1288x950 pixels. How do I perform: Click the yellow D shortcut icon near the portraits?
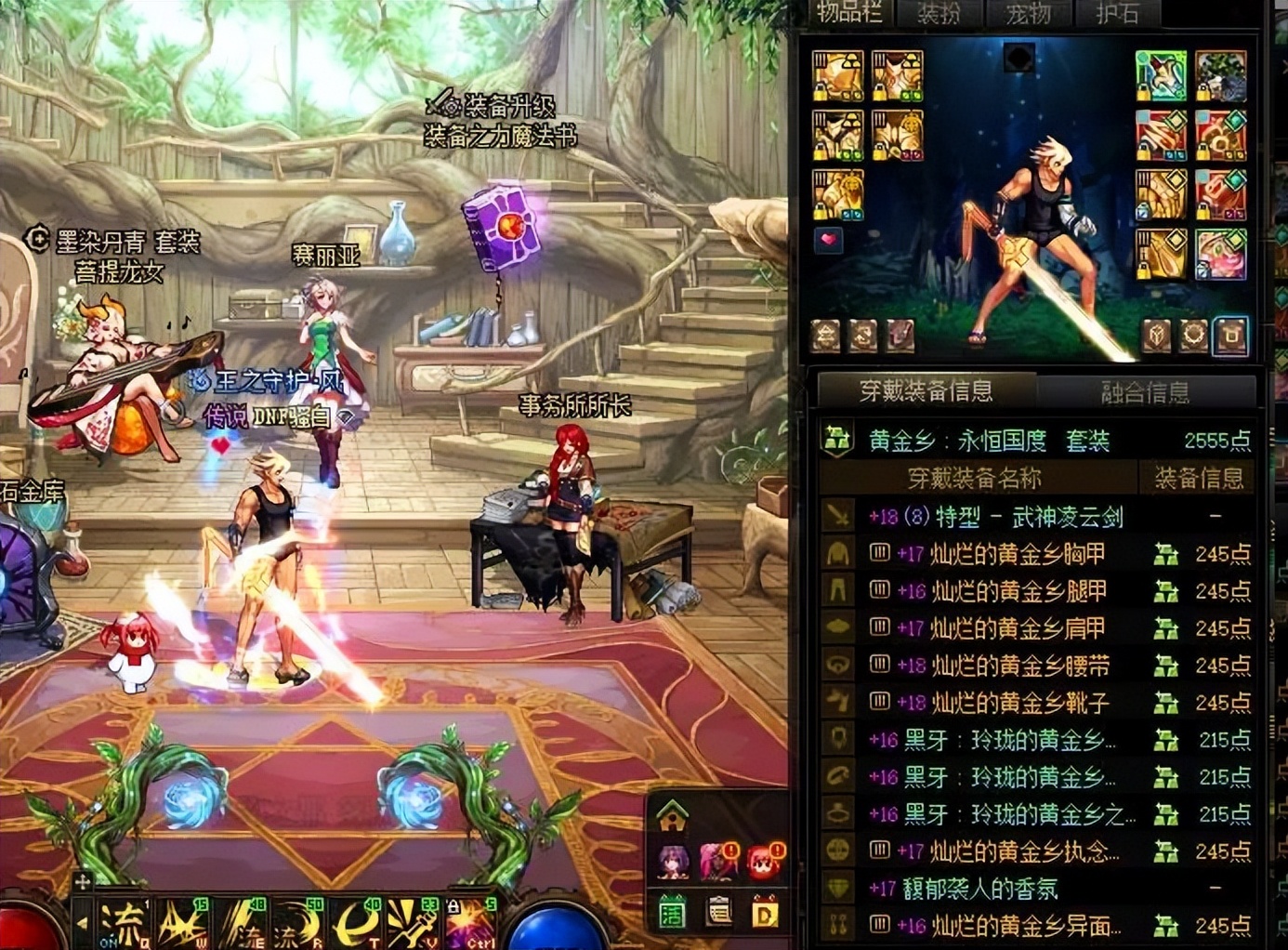(765, 911)
